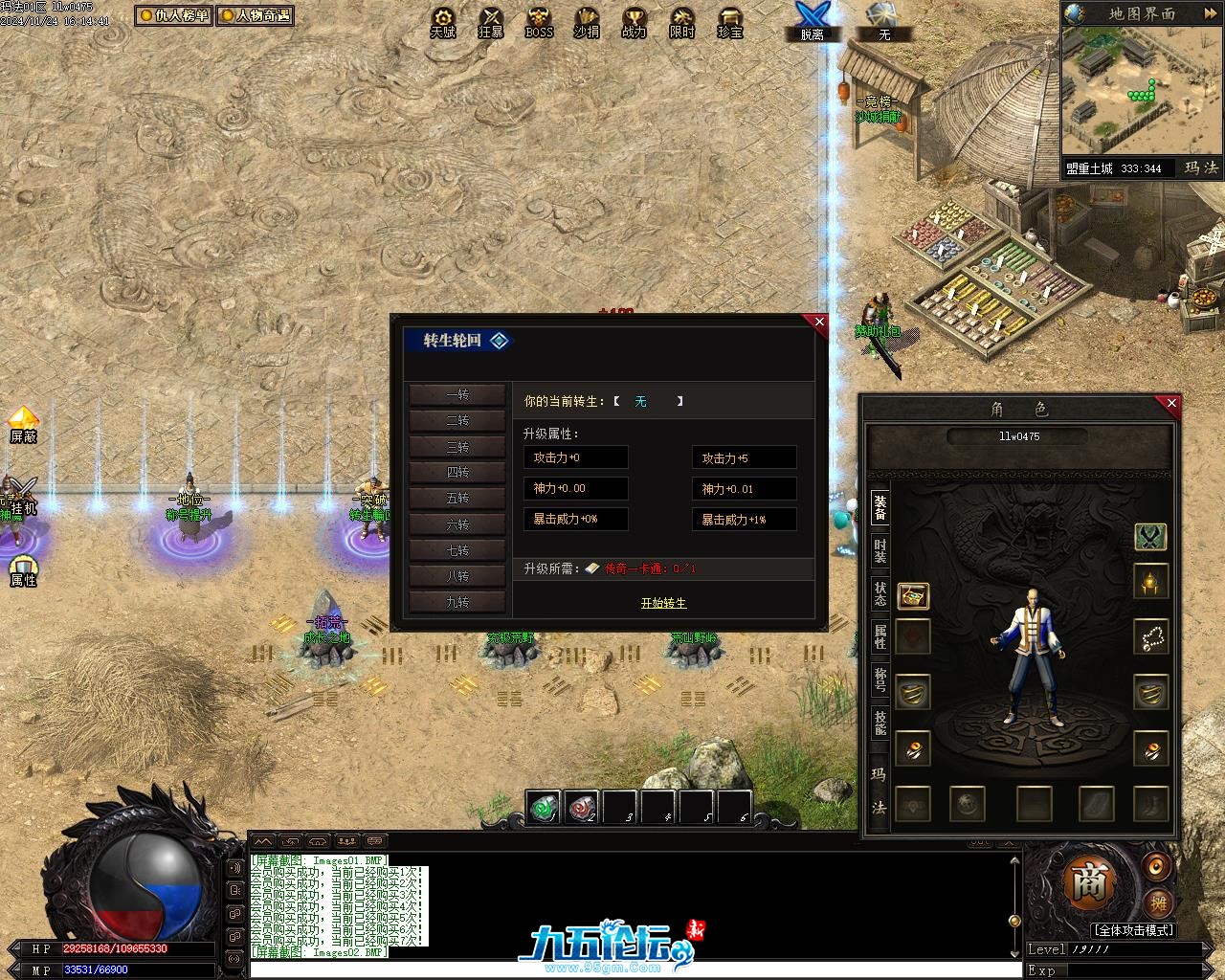Open the 天赋 talent menu
Screen dimensions: 1225x980
coord(443,22)
